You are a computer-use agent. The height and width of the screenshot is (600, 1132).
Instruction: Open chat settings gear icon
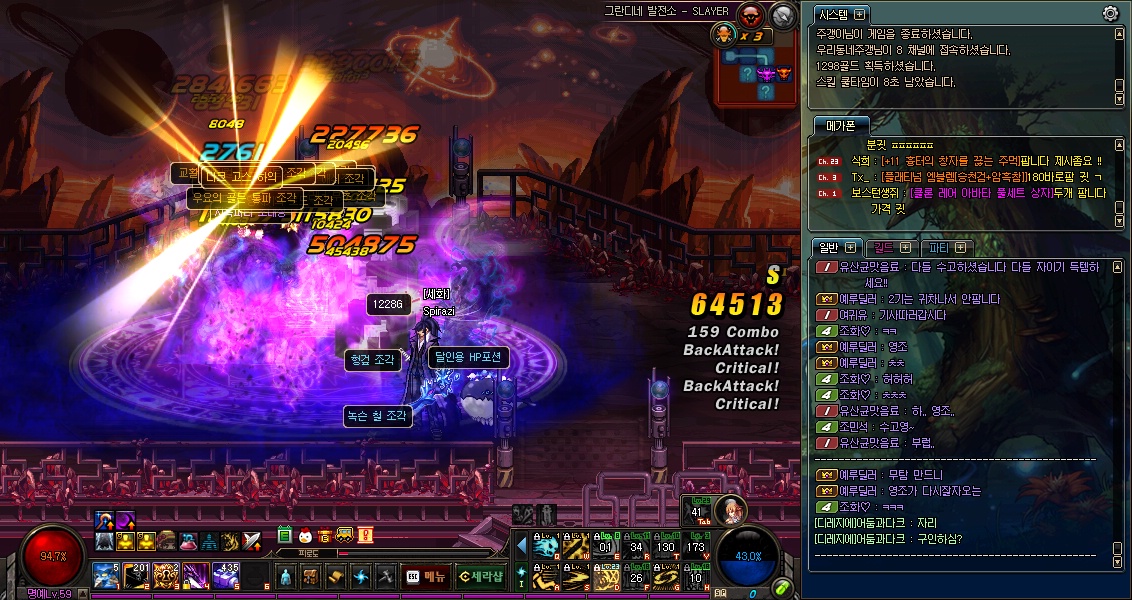pos(1110,14)
